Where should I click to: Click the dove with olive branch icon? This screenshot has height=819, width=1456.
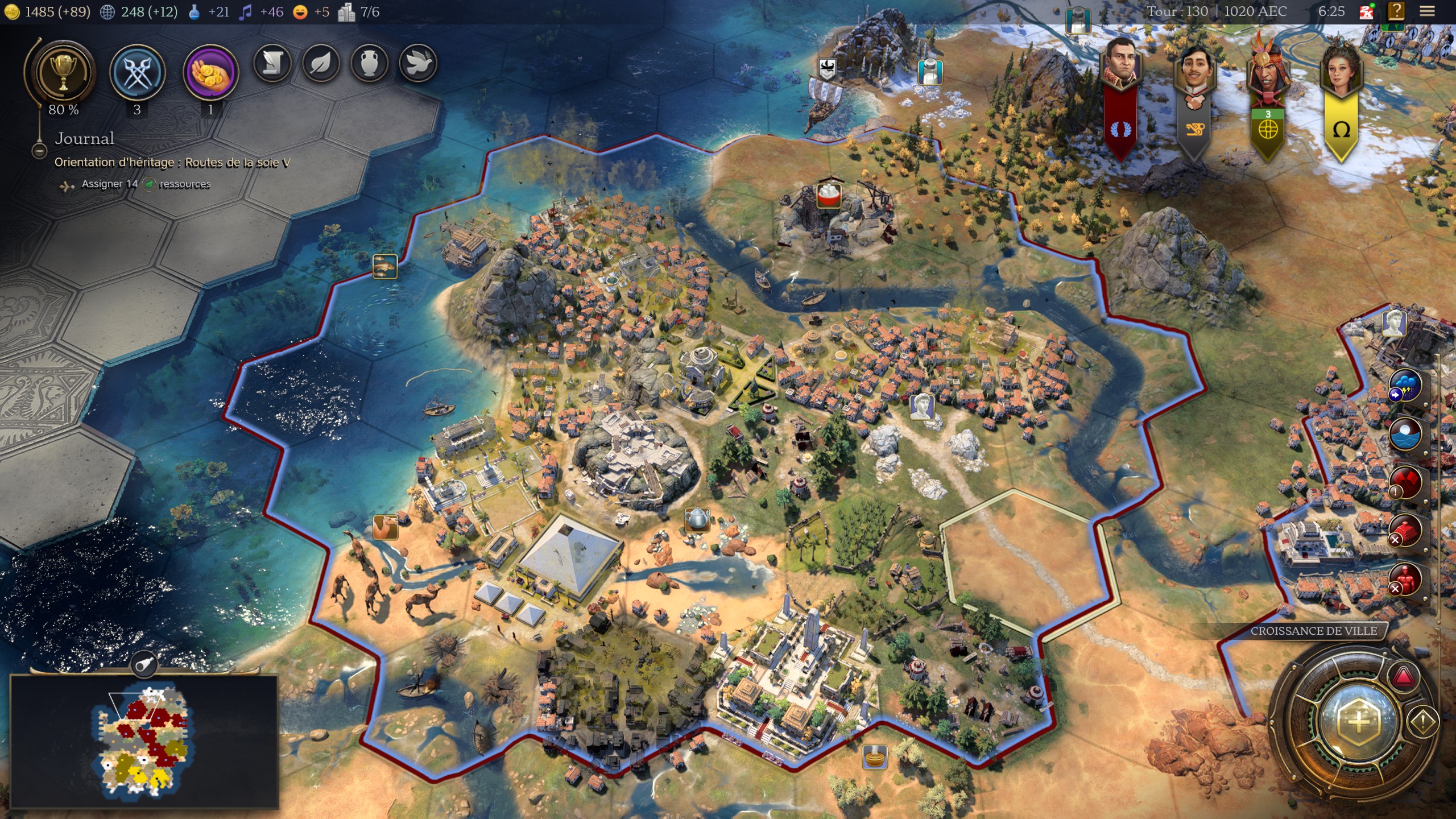click(x=418, y=63)
